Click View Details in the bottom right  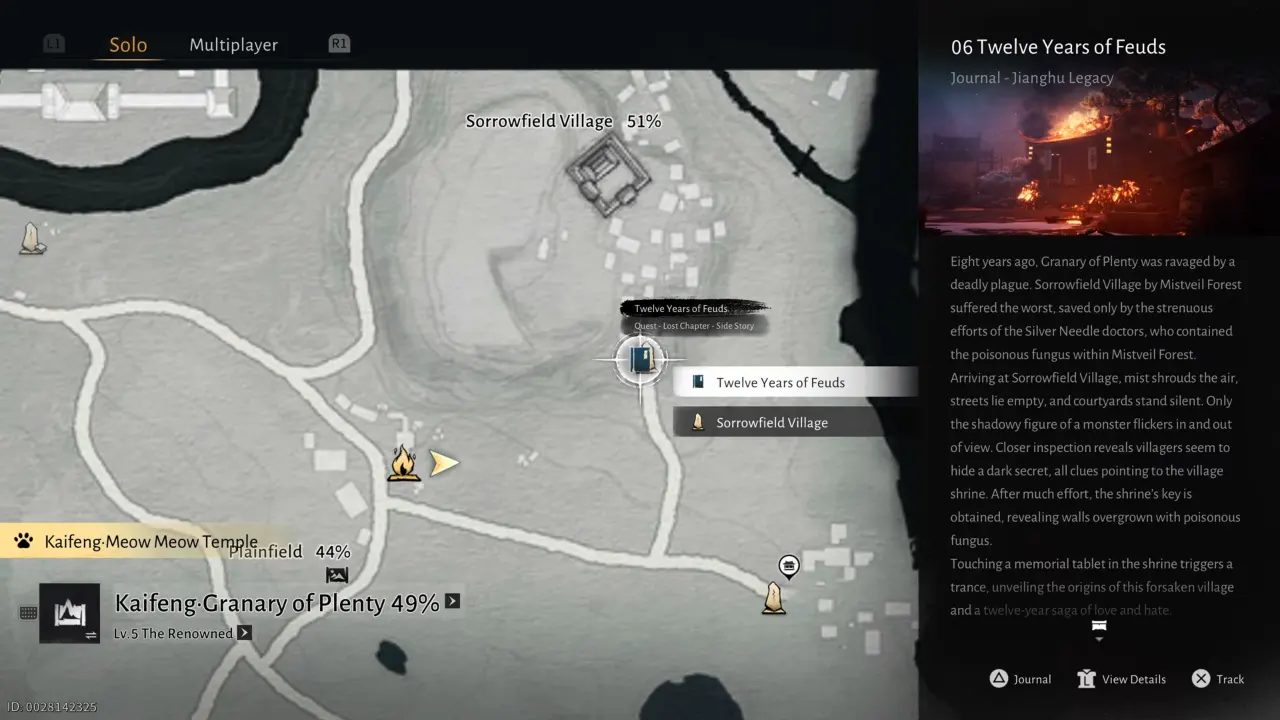(1121, 678)
